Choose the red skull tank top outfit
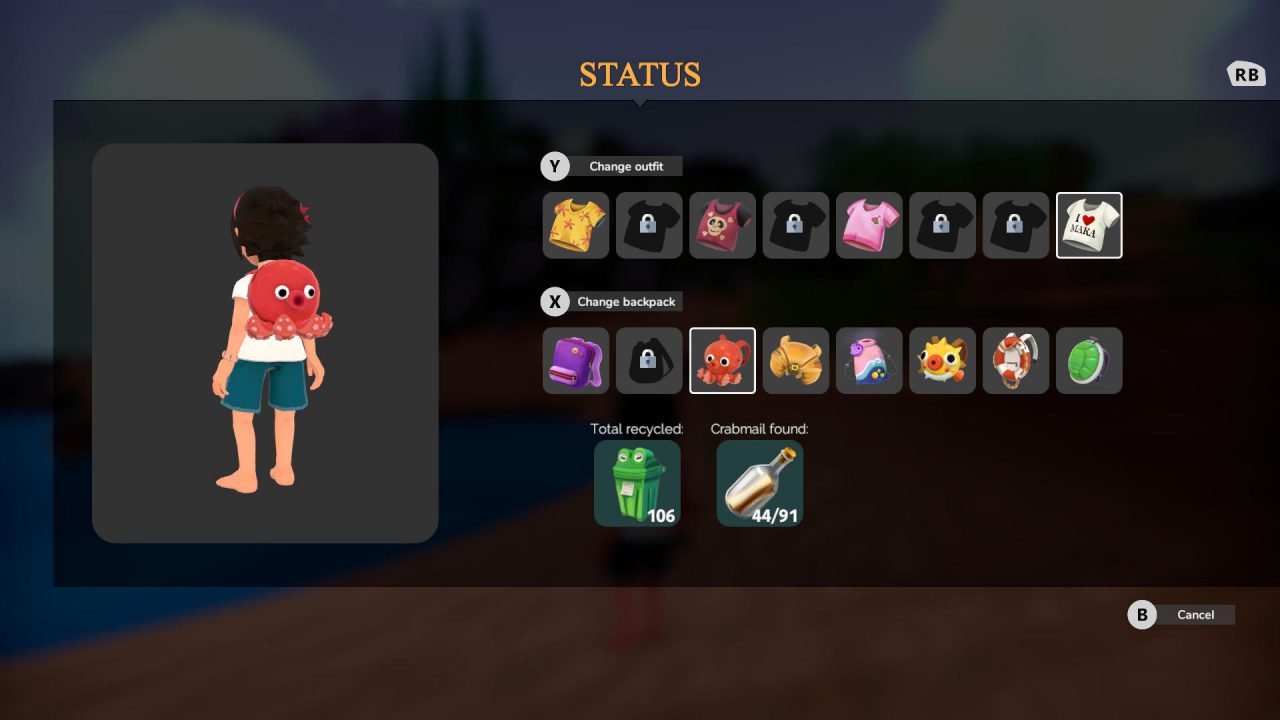 click(x=722, y=225)
